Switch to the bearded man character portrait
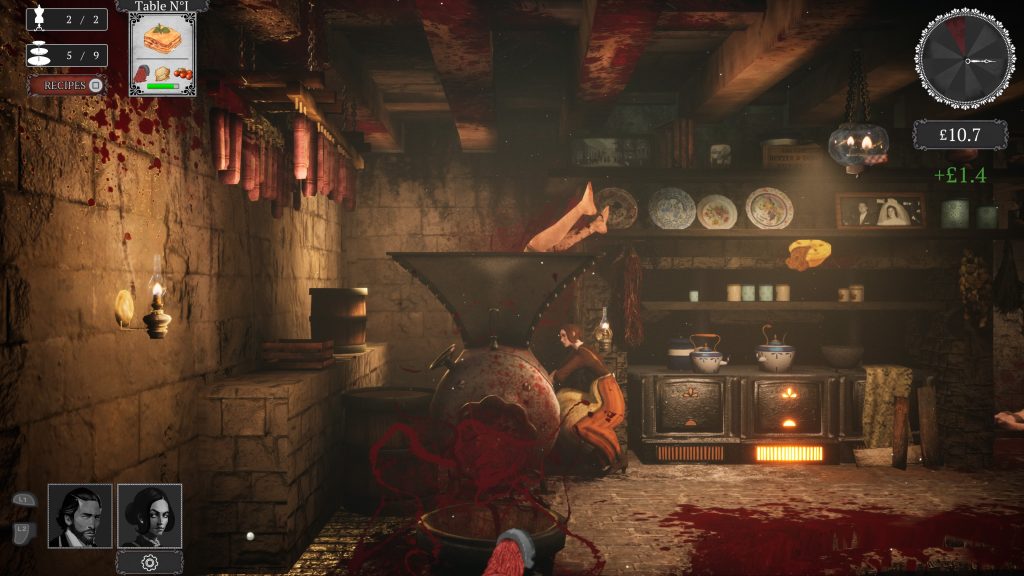1024x576 pixels. [x=80, y=516]
